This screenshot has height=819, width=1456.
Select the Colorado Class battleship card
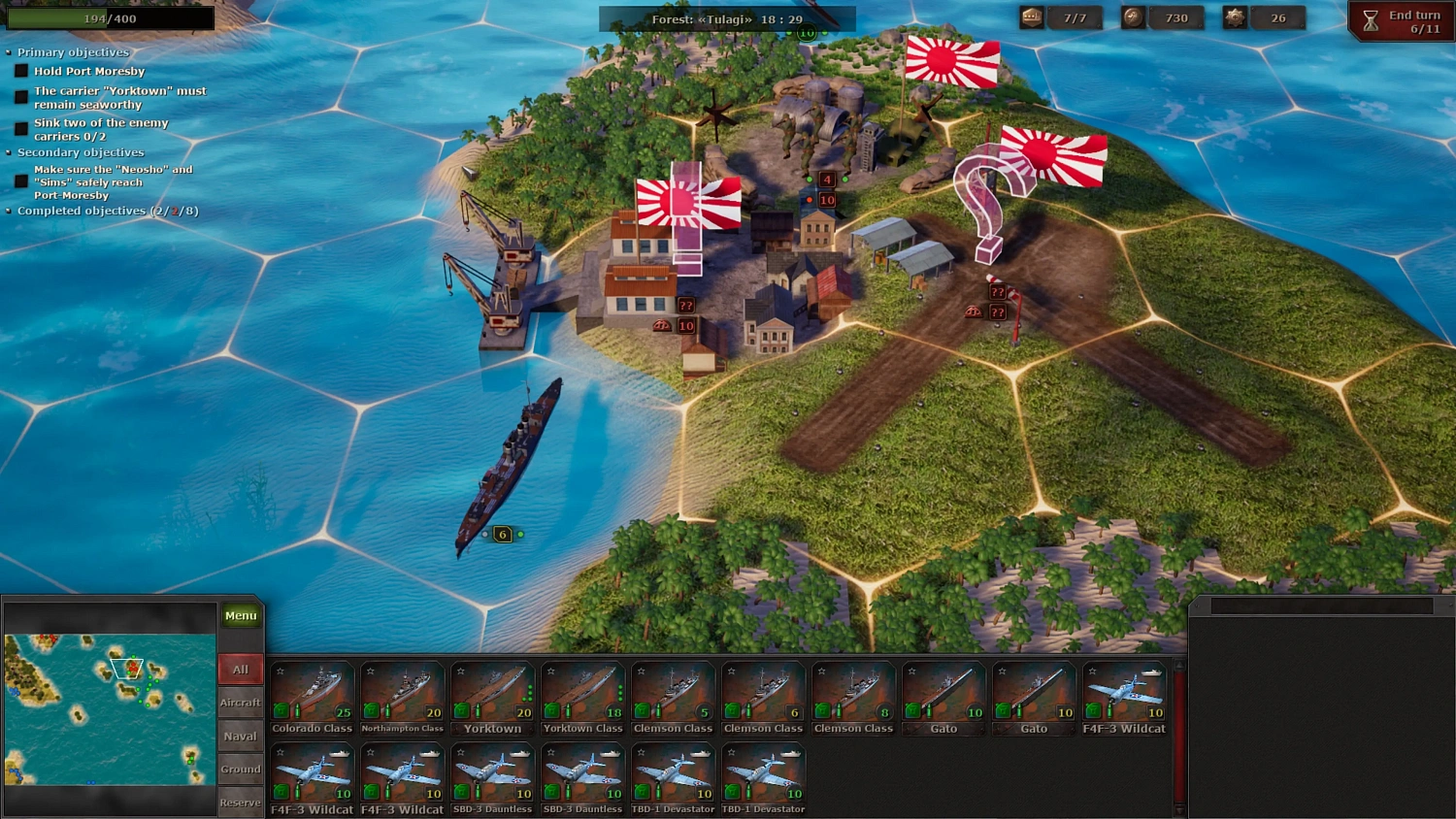click(311, 694)
